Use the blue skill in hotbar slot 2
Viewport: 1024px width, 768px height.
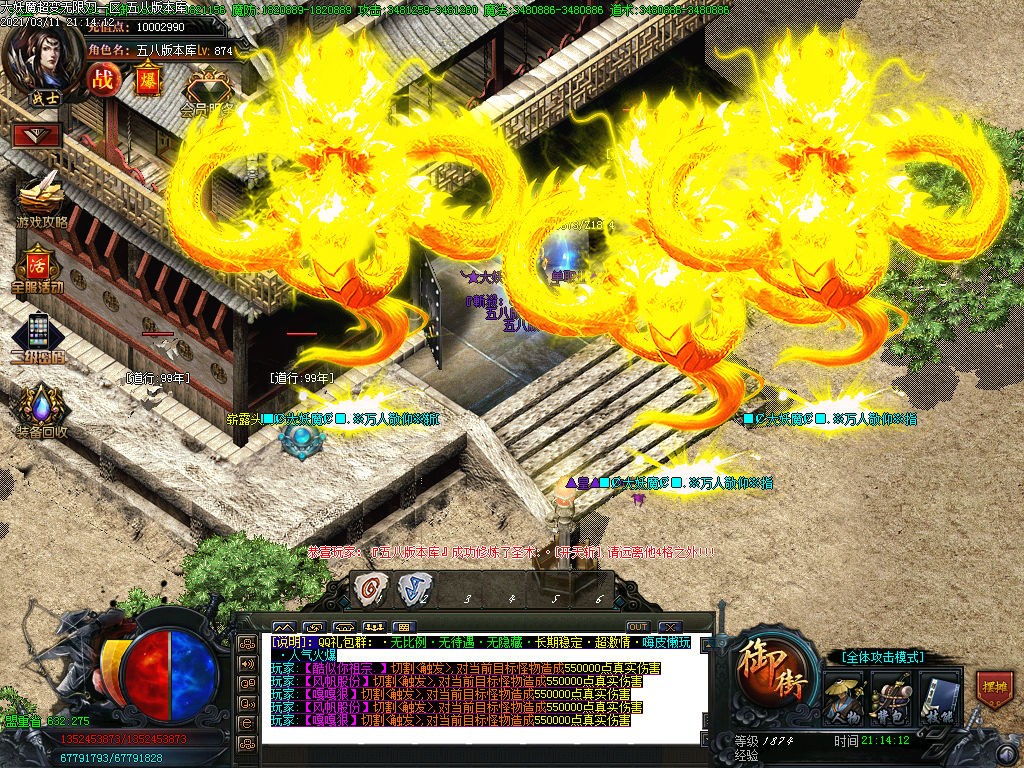412,589
